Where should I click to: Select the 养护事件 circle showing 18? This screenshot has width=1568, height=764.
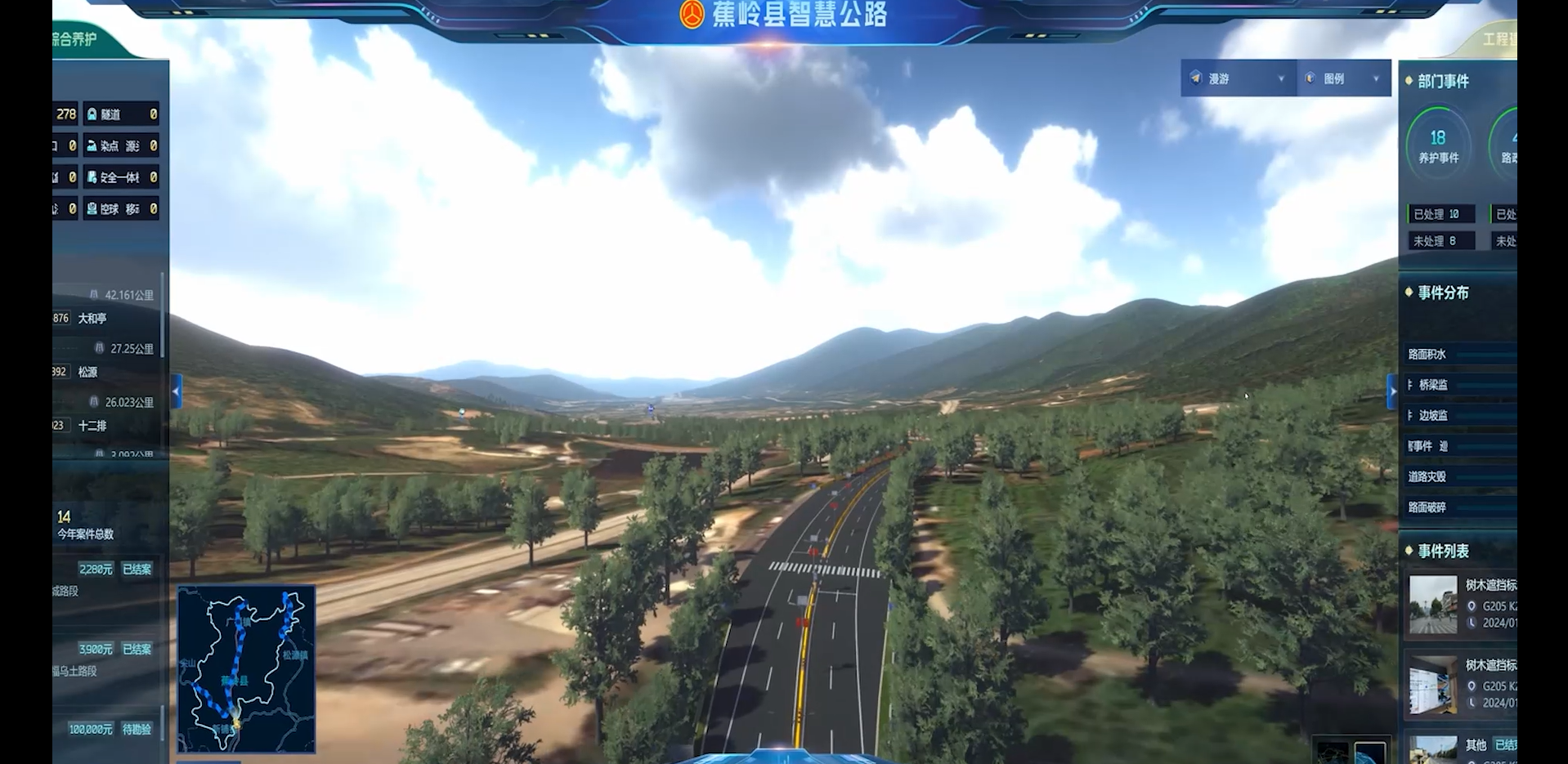pos(1438,145)
